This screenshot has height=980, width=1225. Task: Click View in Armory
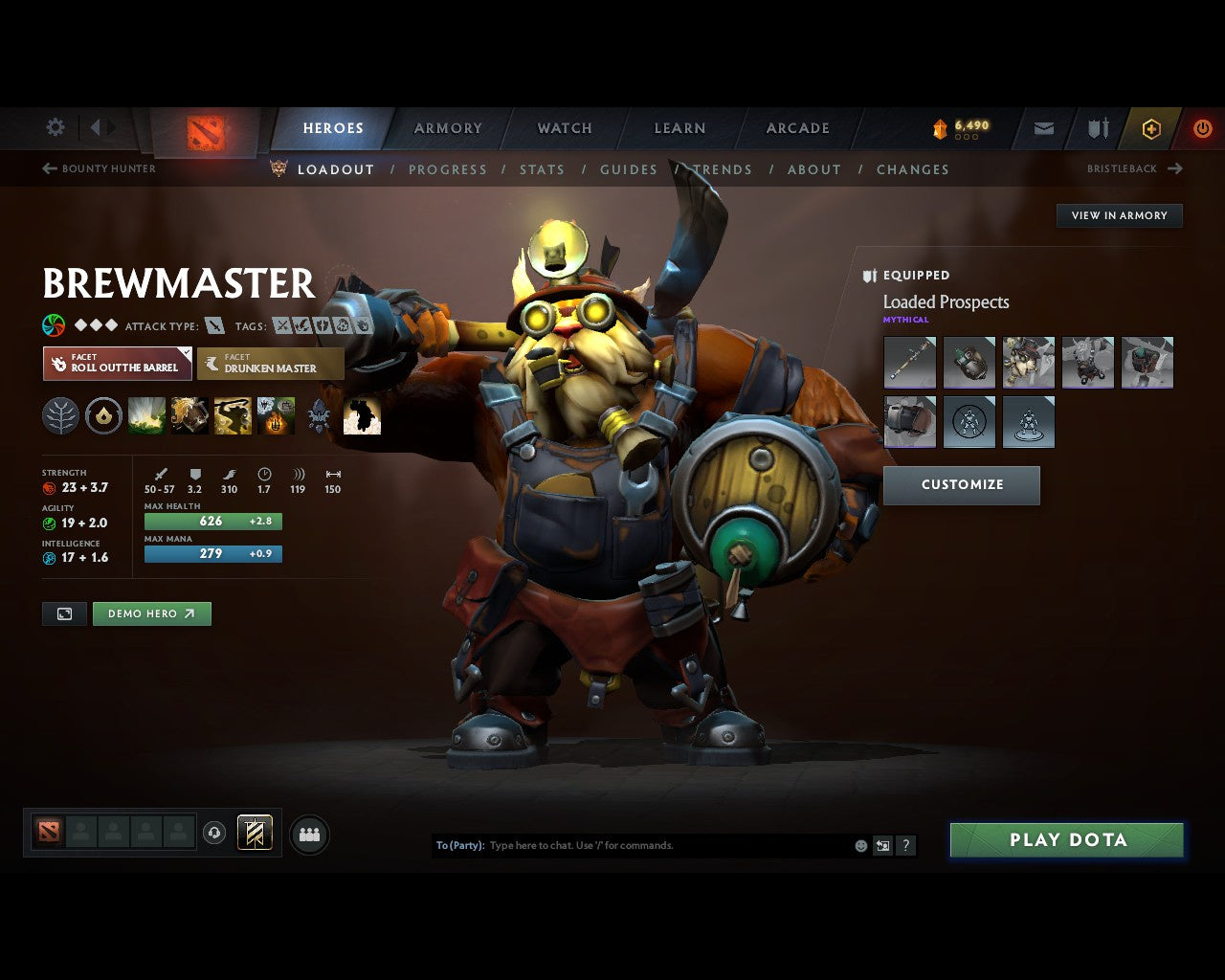pos(1118,215)
